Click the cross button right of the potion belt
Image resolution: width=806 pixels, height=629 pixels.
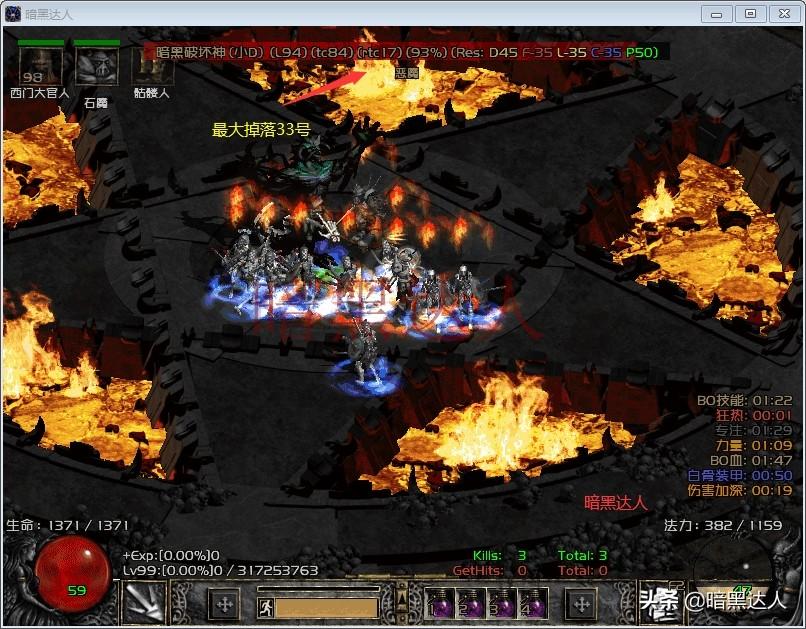tap(582, 603)
